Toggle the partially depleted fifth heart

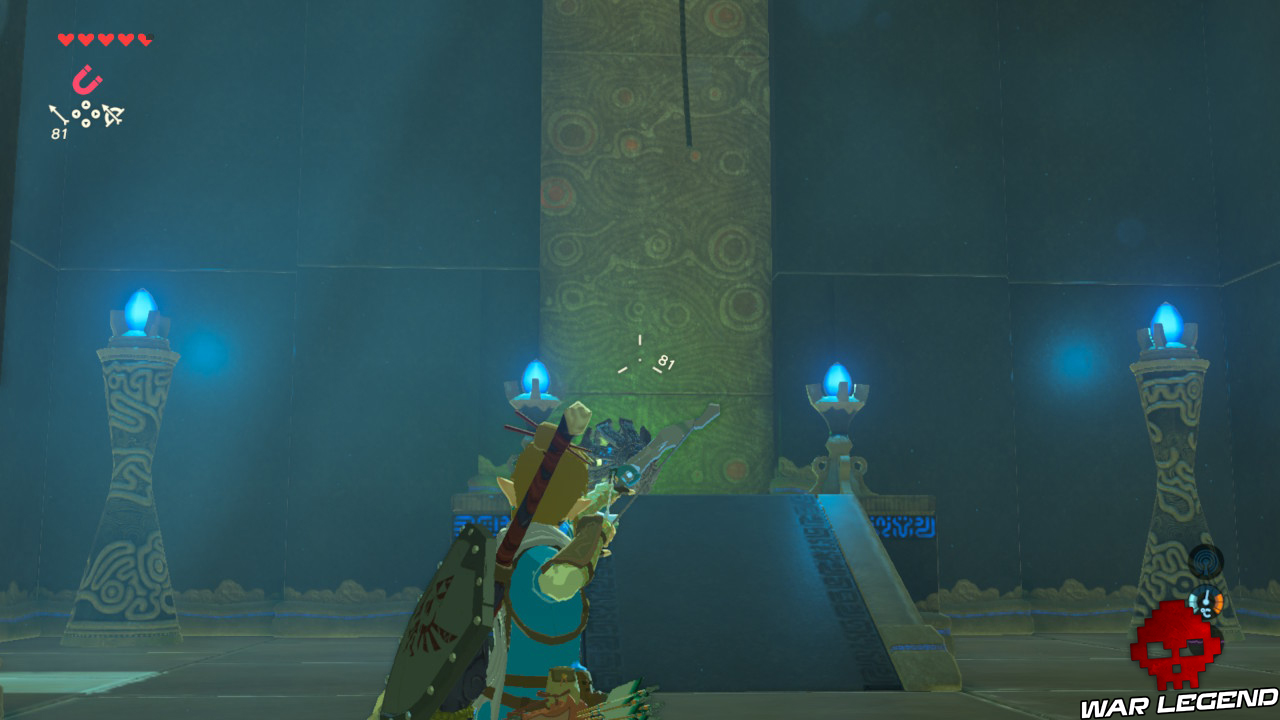tap(144, 38)
